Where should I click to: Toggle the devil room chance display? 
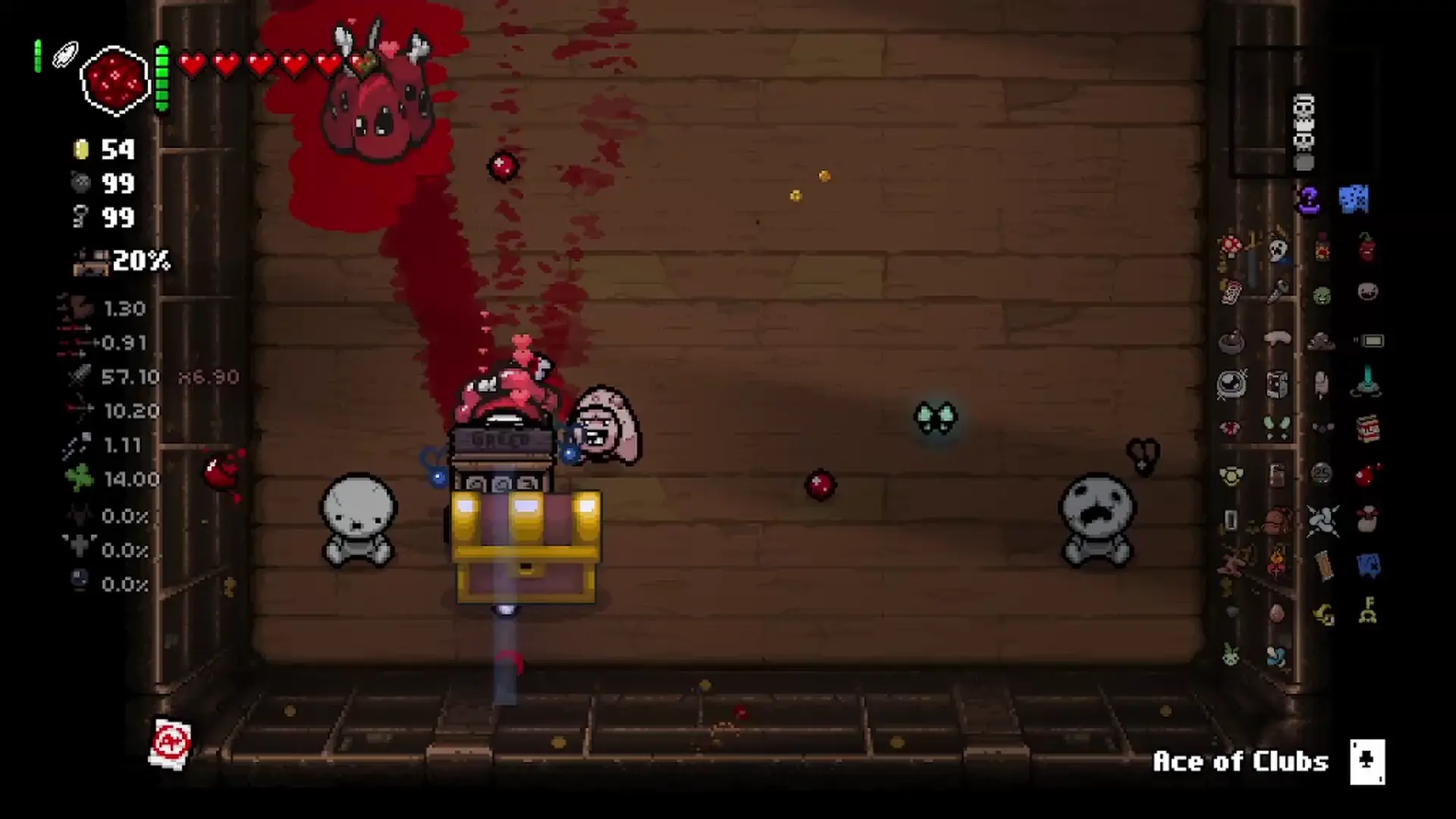[78, 516]
